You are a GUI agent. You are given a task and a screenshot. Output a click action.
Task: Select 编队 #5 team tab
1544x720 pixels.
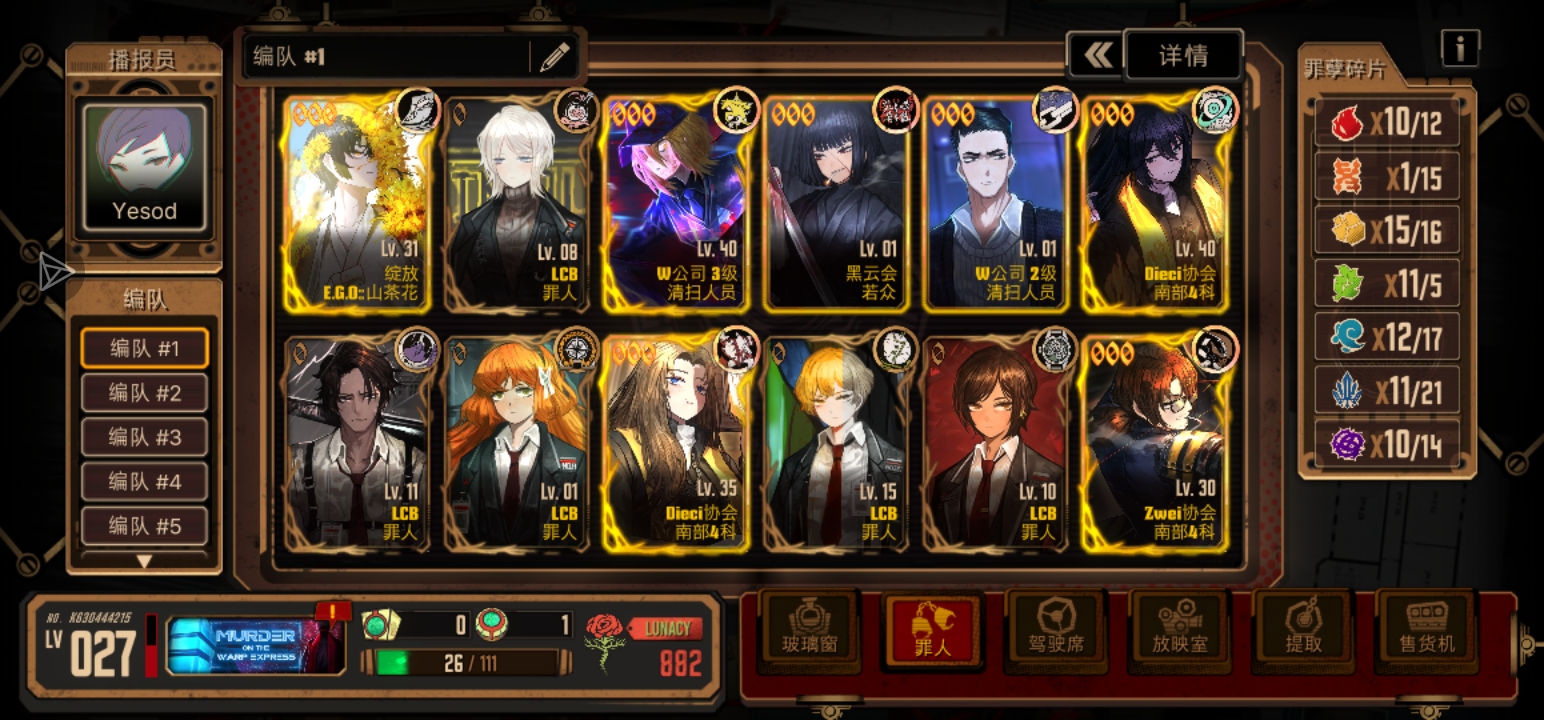coord(145,526)
